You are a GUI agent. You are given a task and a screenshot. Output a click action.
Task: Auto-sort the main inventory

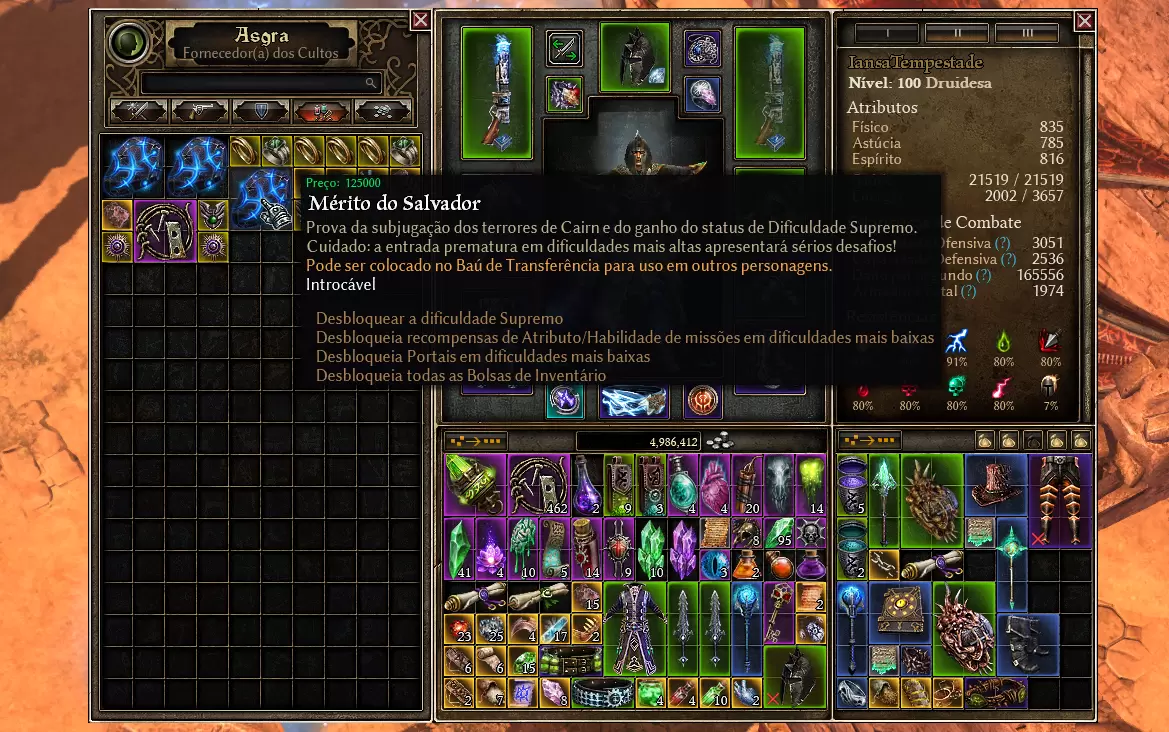click(476, 441)
